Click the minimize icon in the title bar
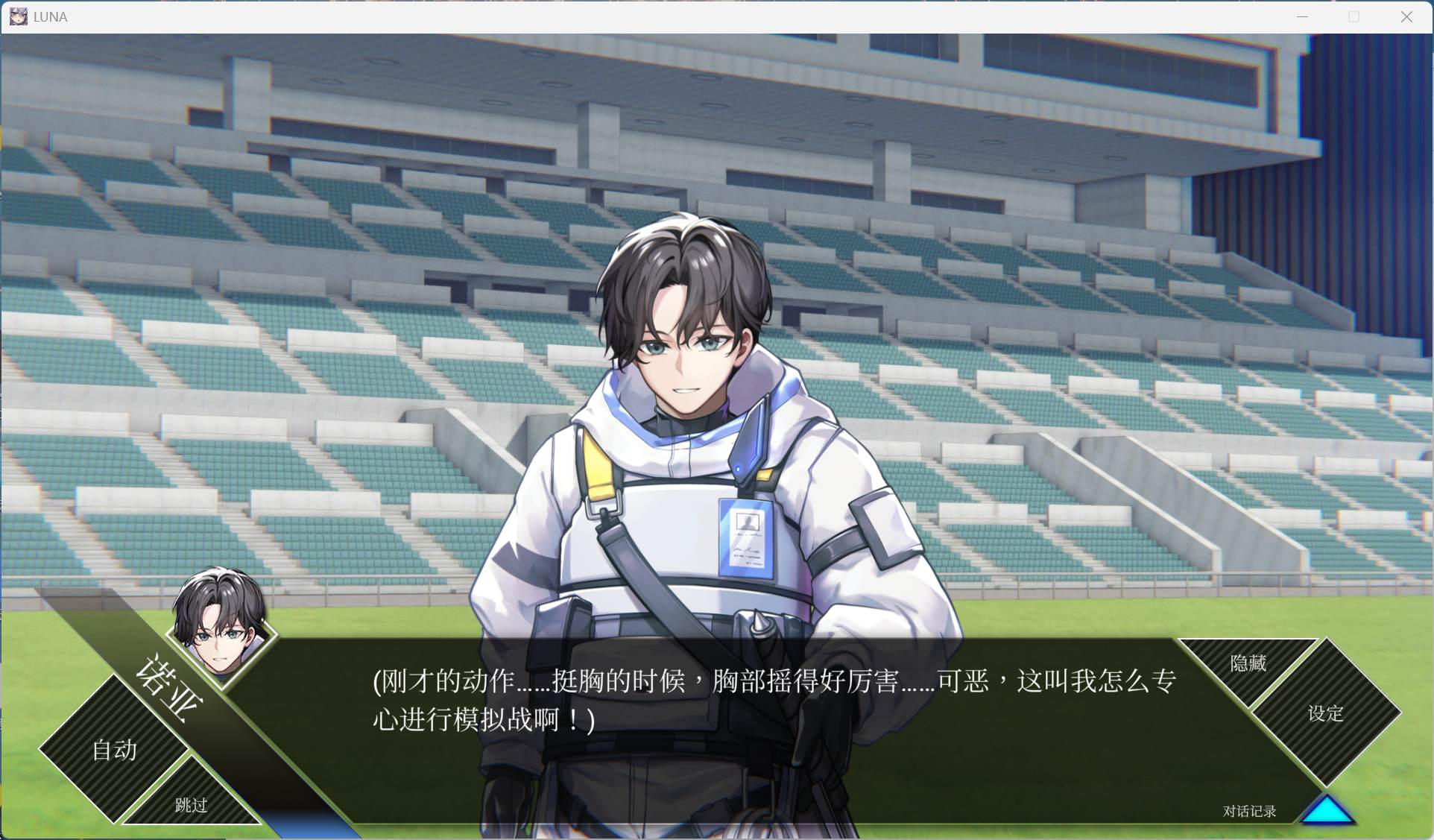1434x840 pixels. click(1302, 16)
